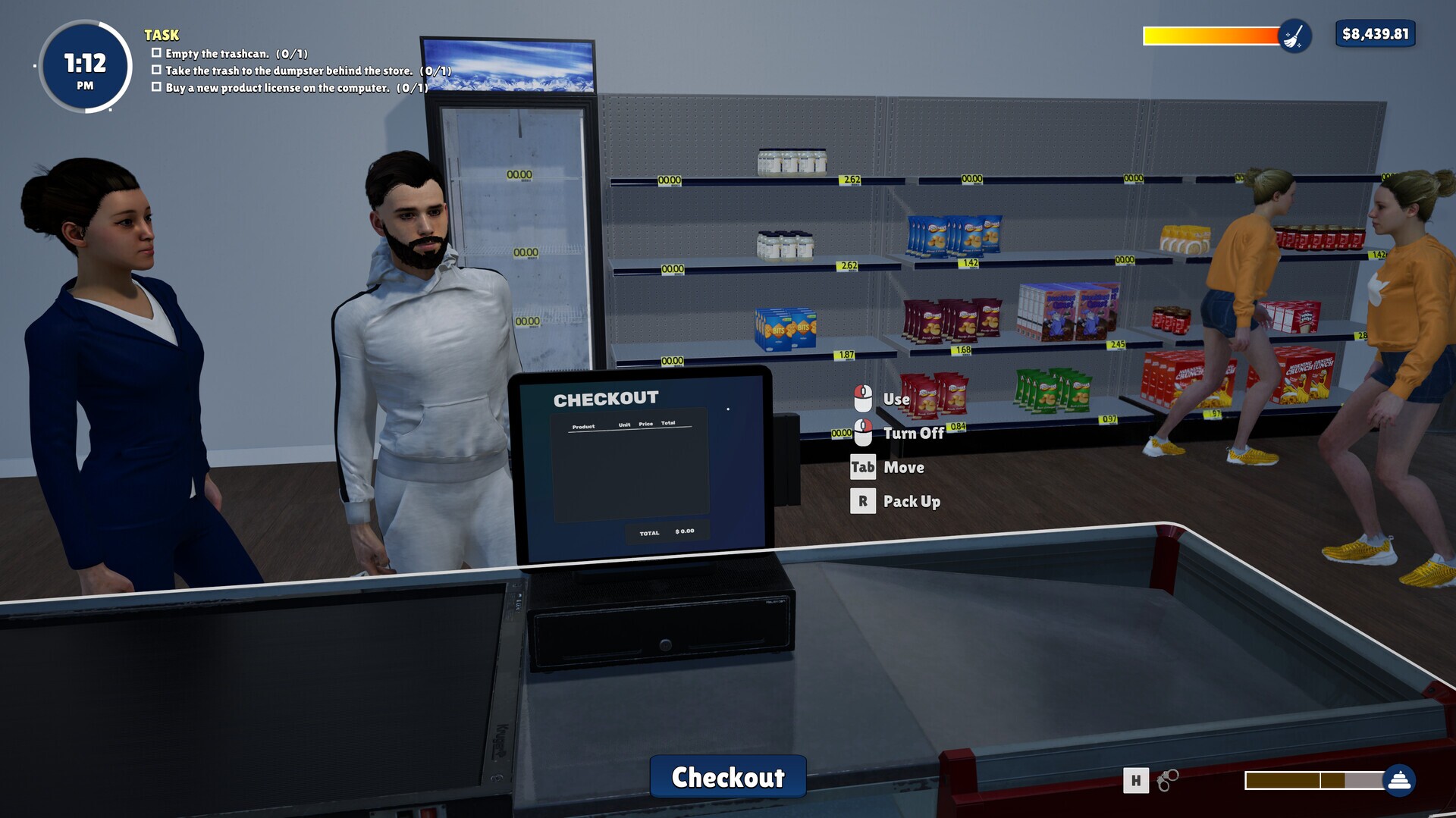1456x818 pixels.
Task: Click the Unit column header
Action: pyautogui.click(x=625, y=425)
